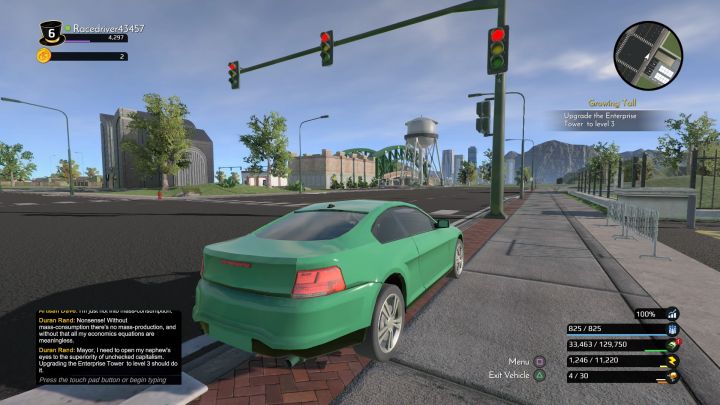
Task: Click the chat box typing field
Action: 103,381
